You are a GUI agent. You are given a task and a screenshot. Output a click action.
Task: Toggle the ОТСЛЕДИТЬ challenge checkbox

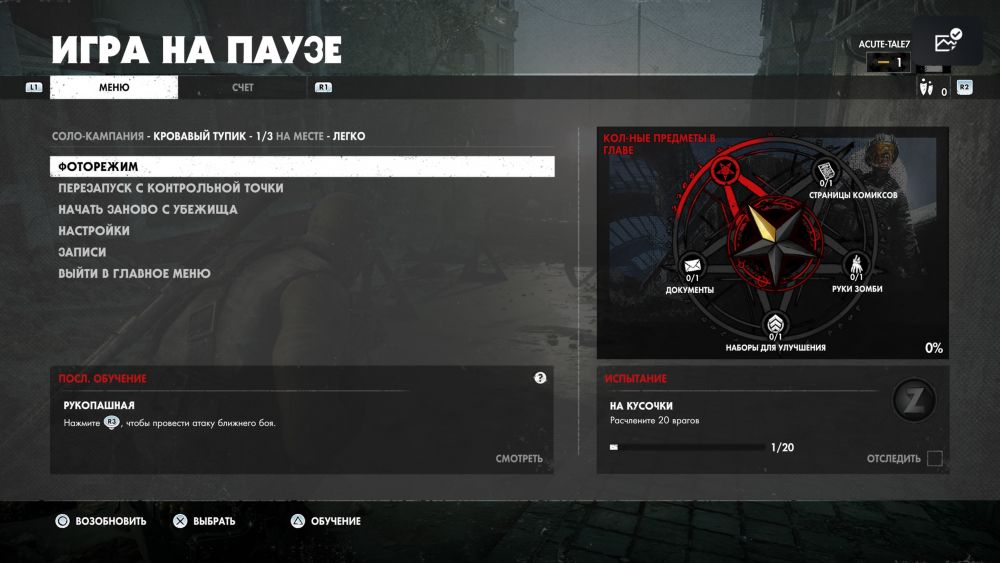tap(934, 459)
